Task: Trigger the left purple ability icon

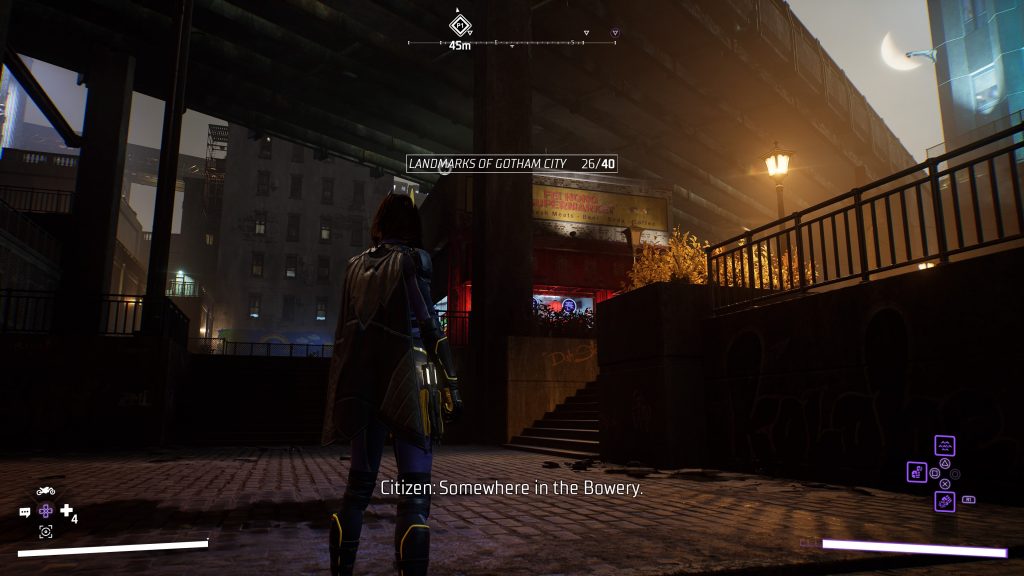Action: 916,471
